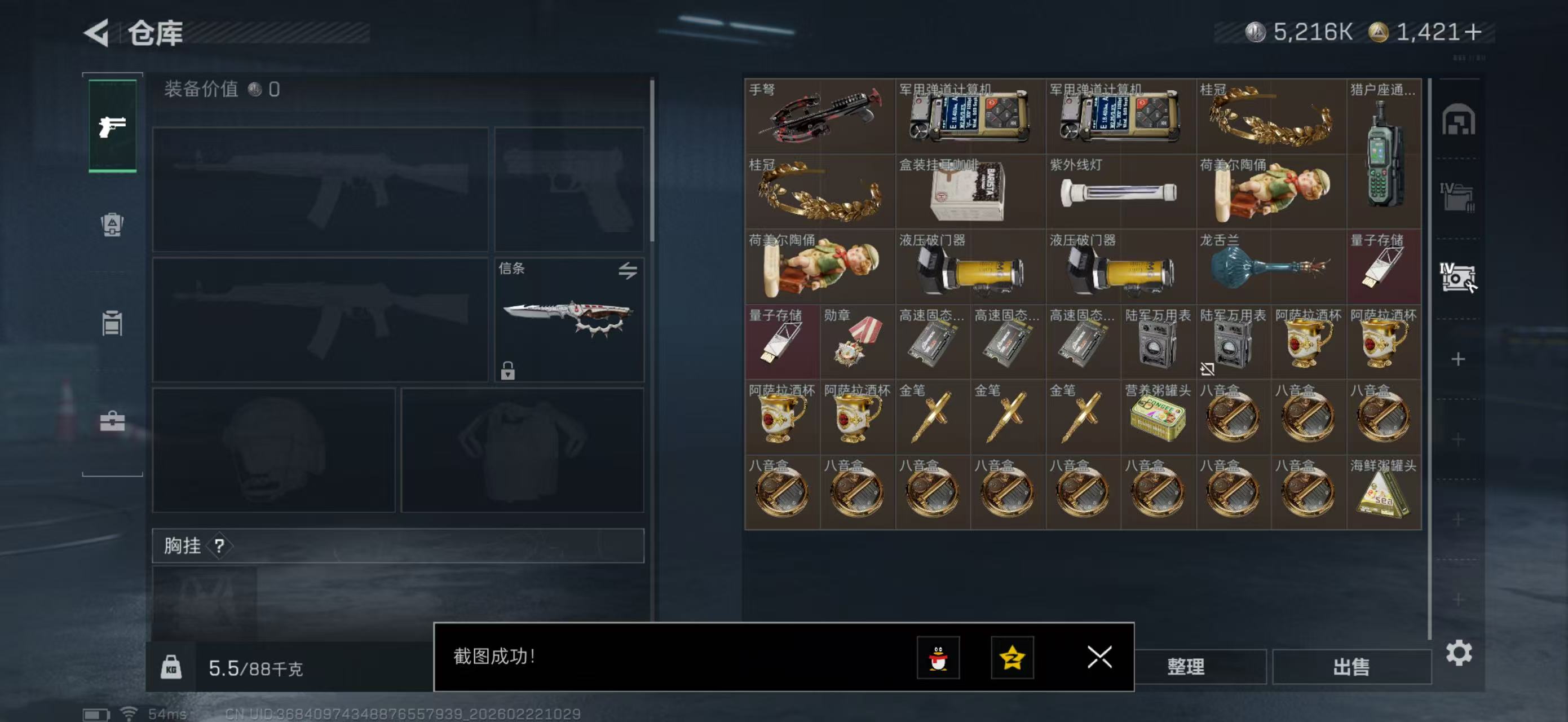This screenshot has height=722, width=1568.
Task: Share the screenshot to QQ
Action: (x=938, y=658)
